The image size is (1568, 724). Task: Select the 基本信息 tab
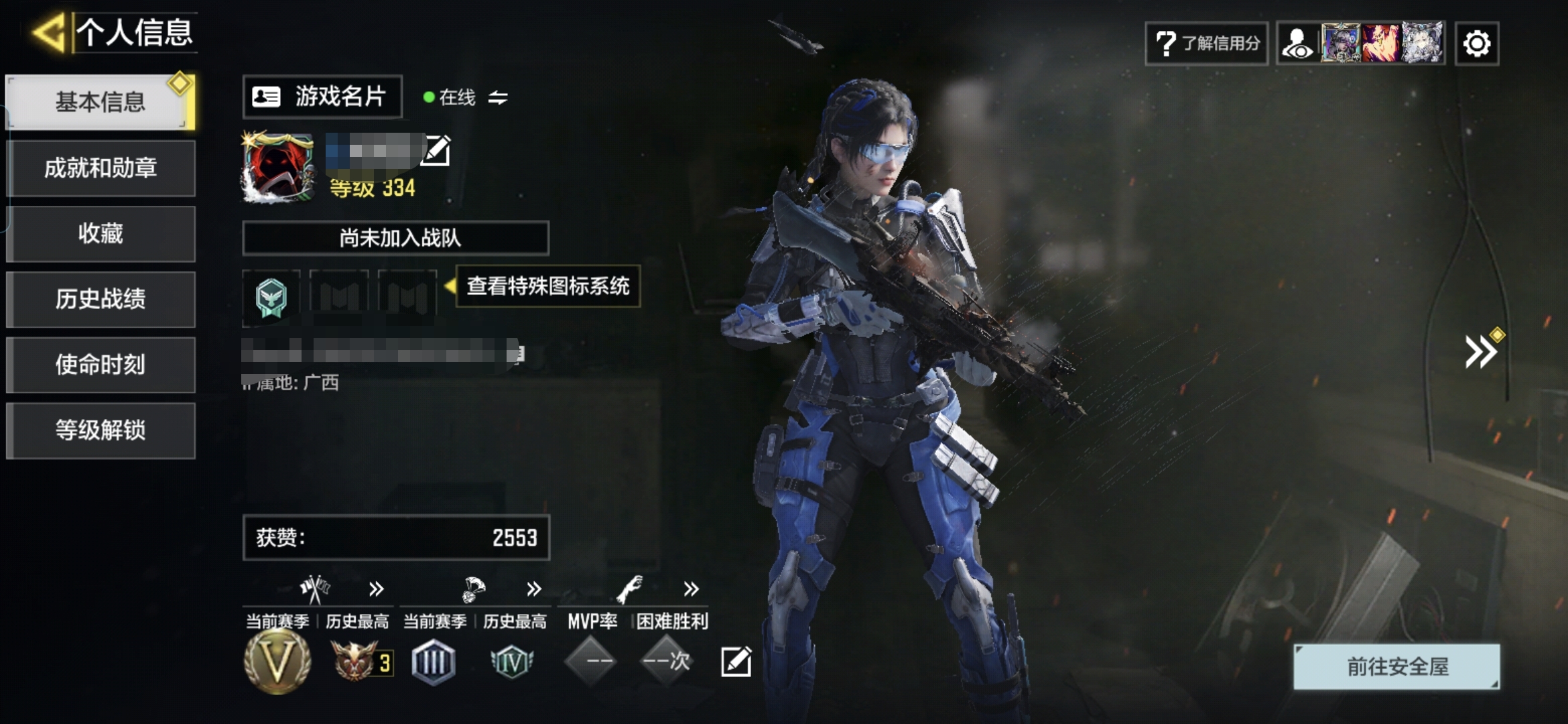coord(101,102)
